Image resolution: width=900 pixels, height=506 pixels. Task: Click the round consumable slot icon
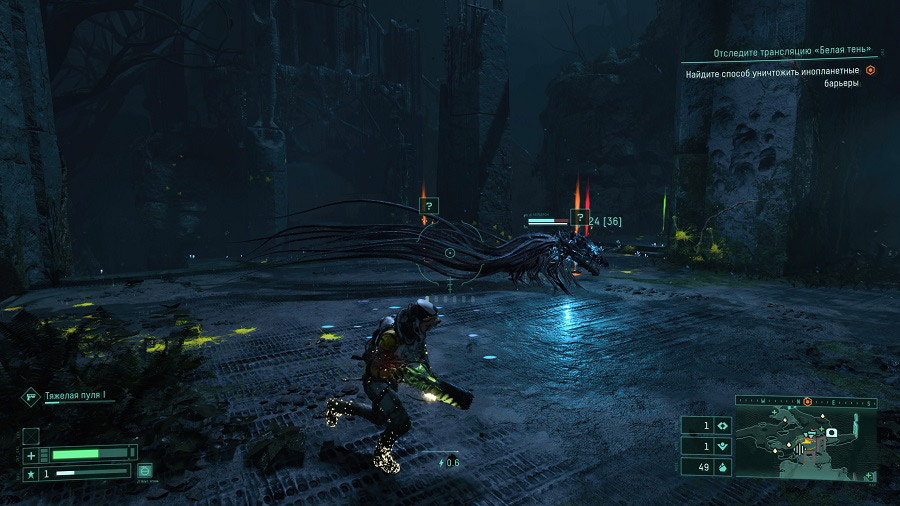[x=145, y=469]
